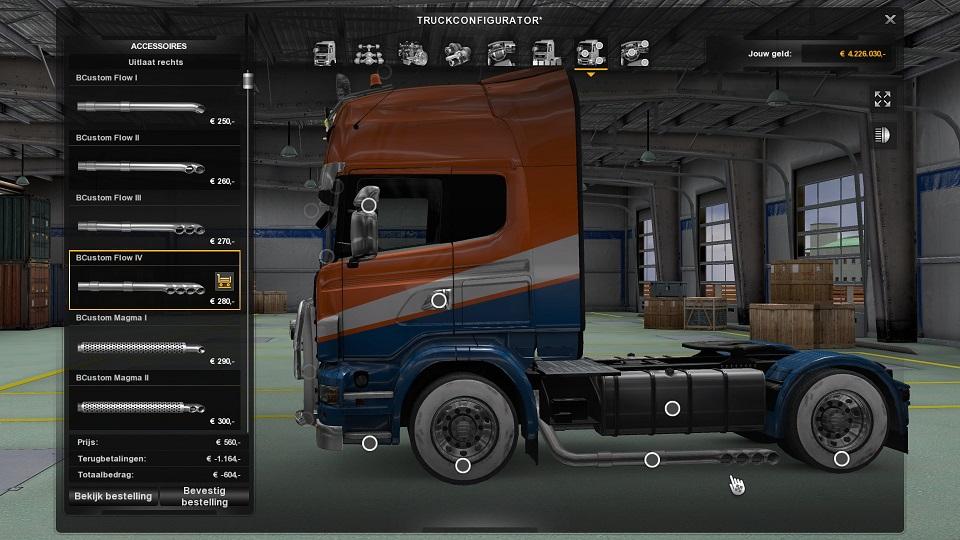960x540 pixels.
Task: Open the interior accessories tab
Action: pos(633,52)
